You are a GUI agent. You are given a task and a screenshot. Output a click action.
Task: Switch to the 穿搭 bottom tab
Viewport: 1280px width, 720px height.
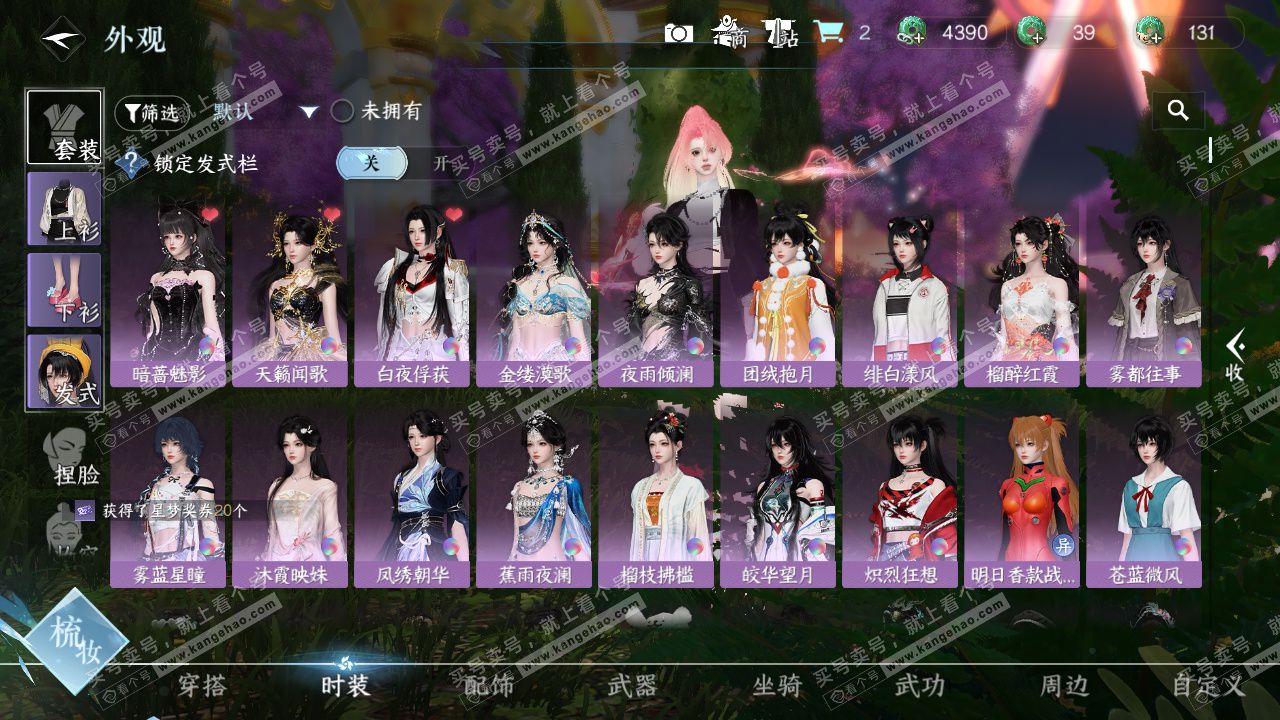202,685
